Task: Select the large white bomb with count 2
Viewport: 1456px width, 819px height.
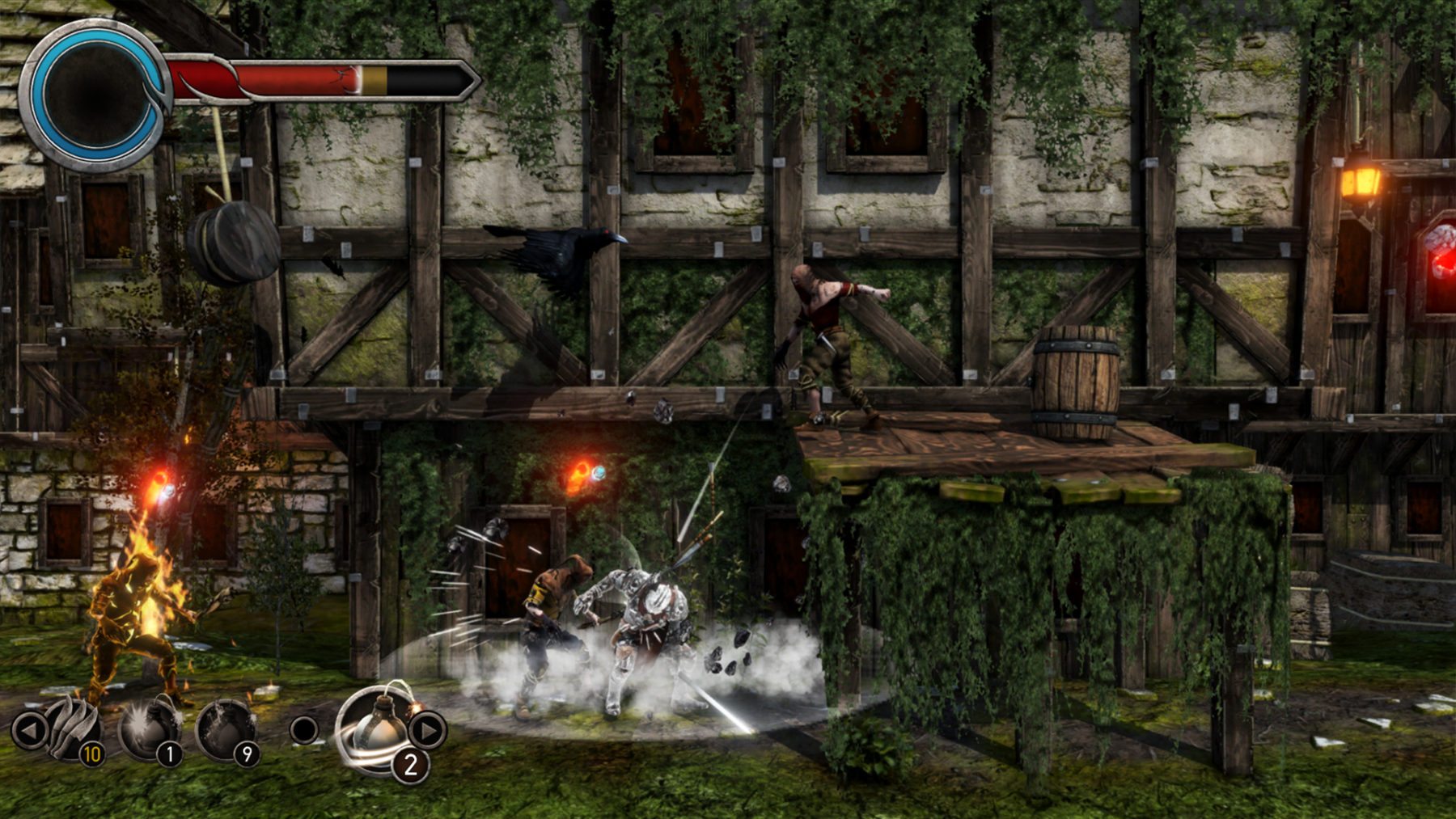Action: point(378,728)
